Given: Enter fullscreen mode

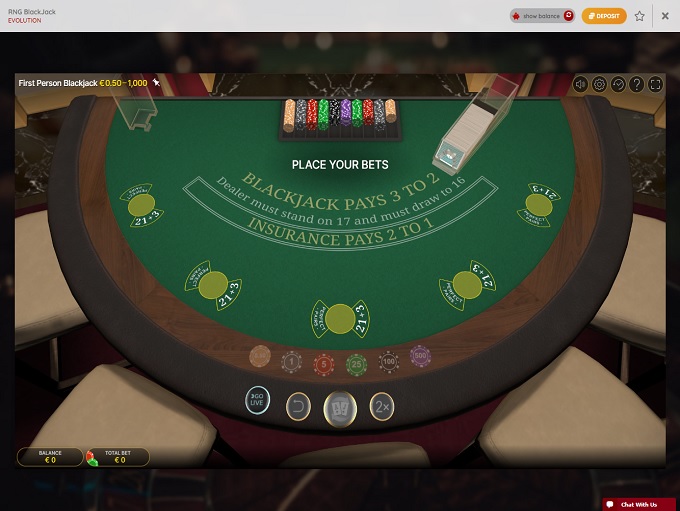Looking at the screenshot, I should [655, 84].
